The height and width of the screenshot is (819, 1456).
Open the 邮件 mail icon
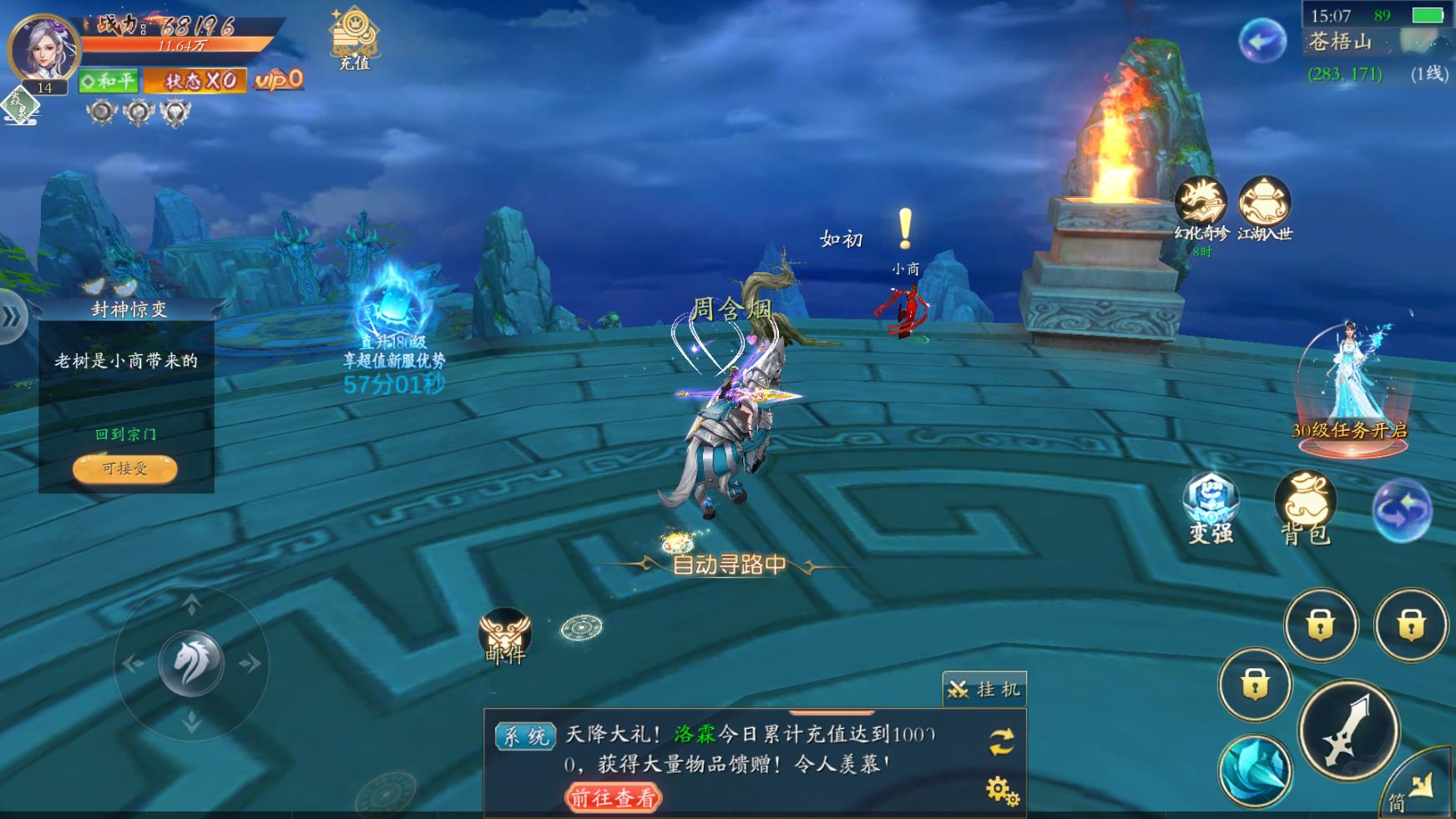click(505, 634)
